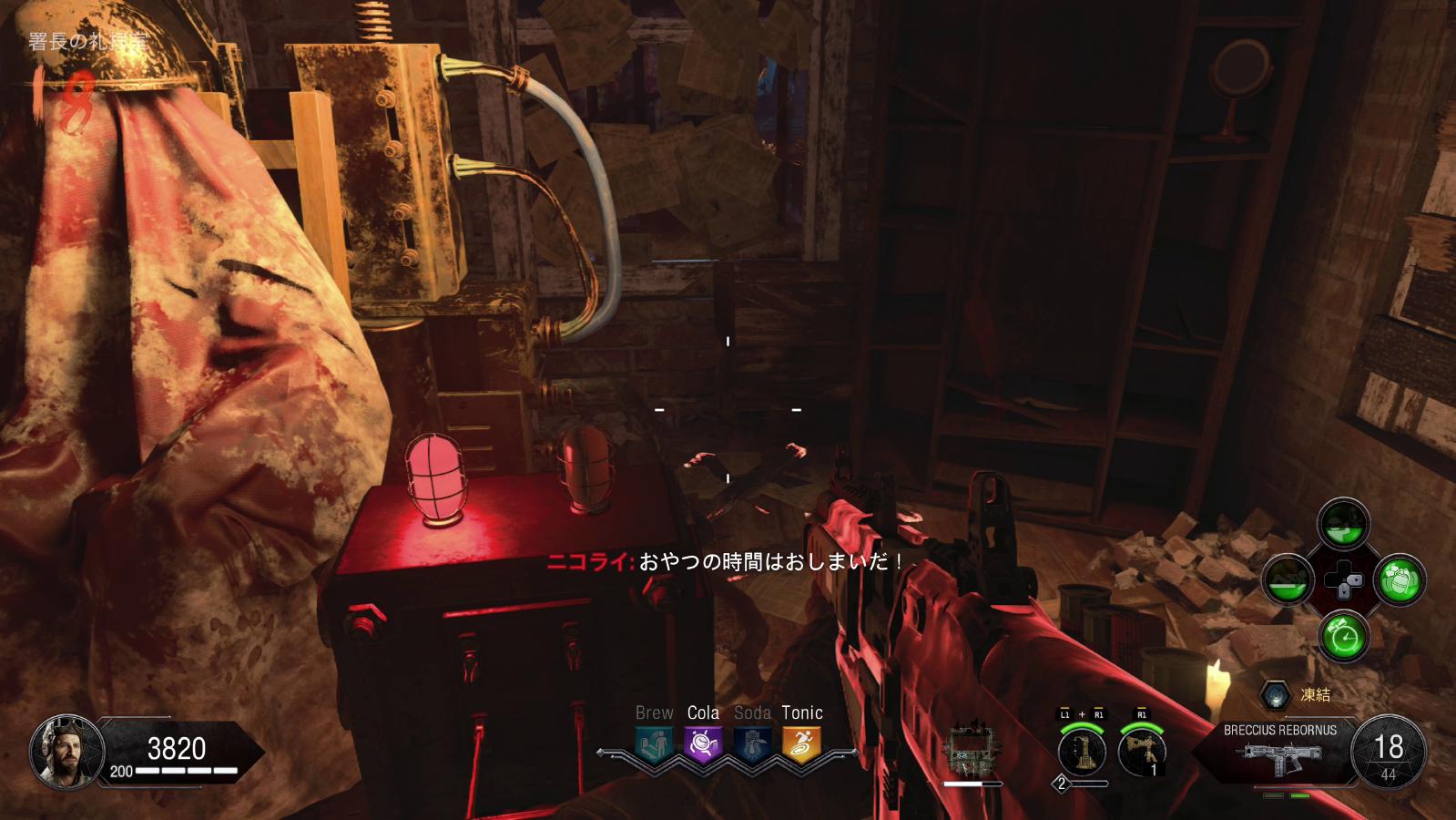Select the orange Tonic perk icon
The width and height of the screenshot is (1456, 820).
(x=801, y=744)
